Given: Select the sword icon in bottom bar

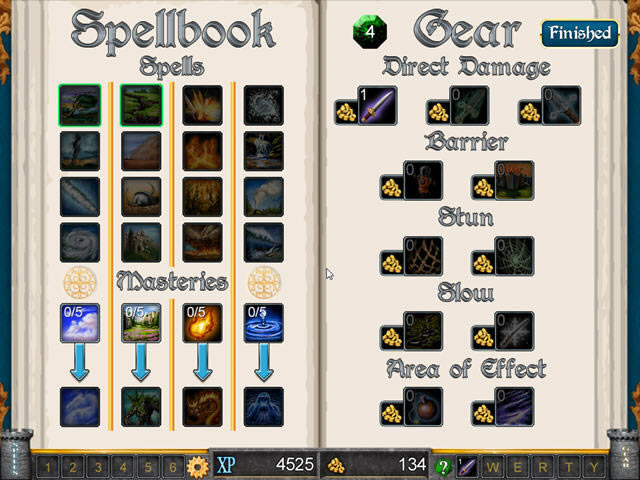Looking at the screenshot, I should click(467, 466).
